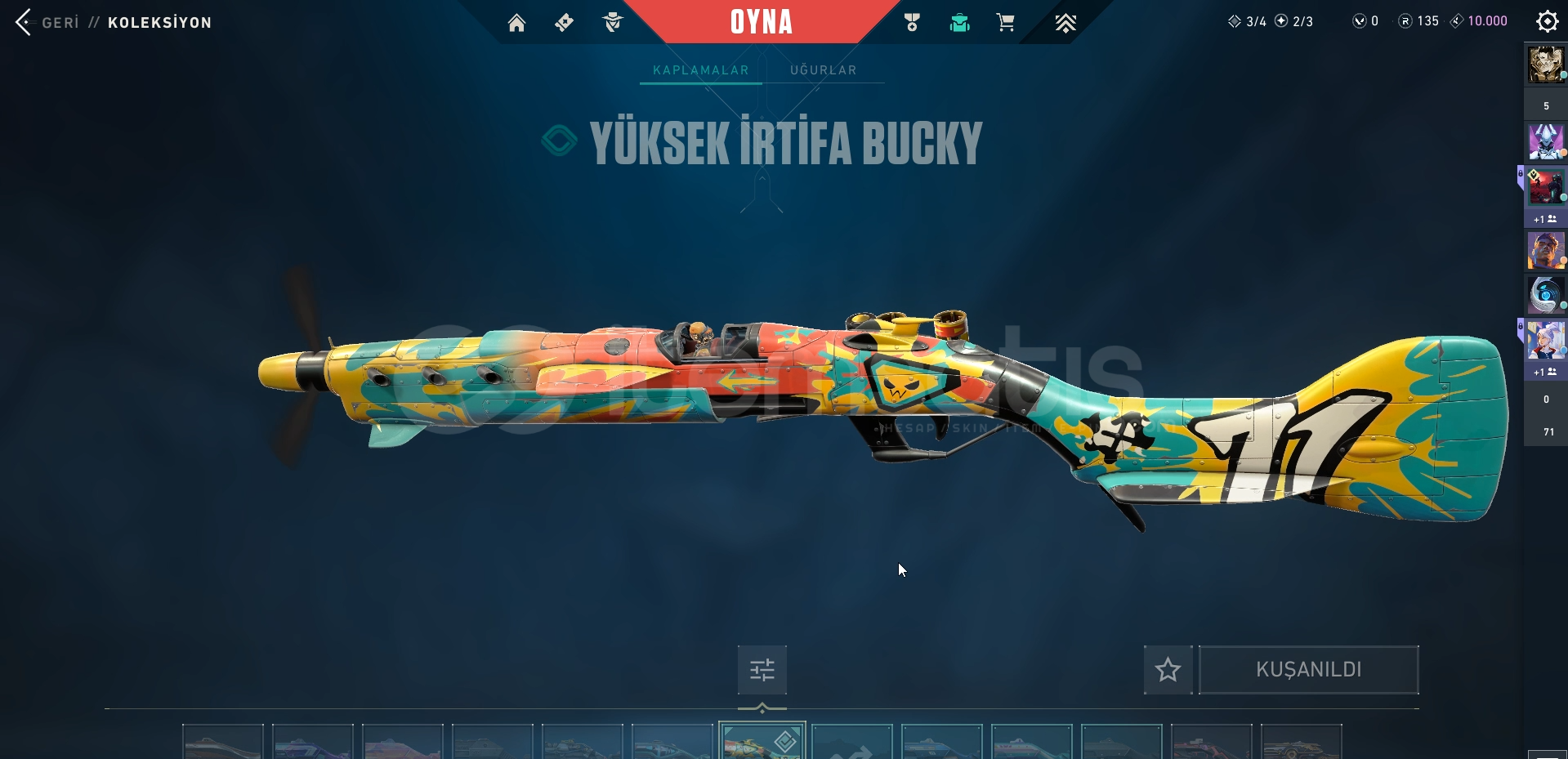Open the filter sliders button

tap(762, 670)
